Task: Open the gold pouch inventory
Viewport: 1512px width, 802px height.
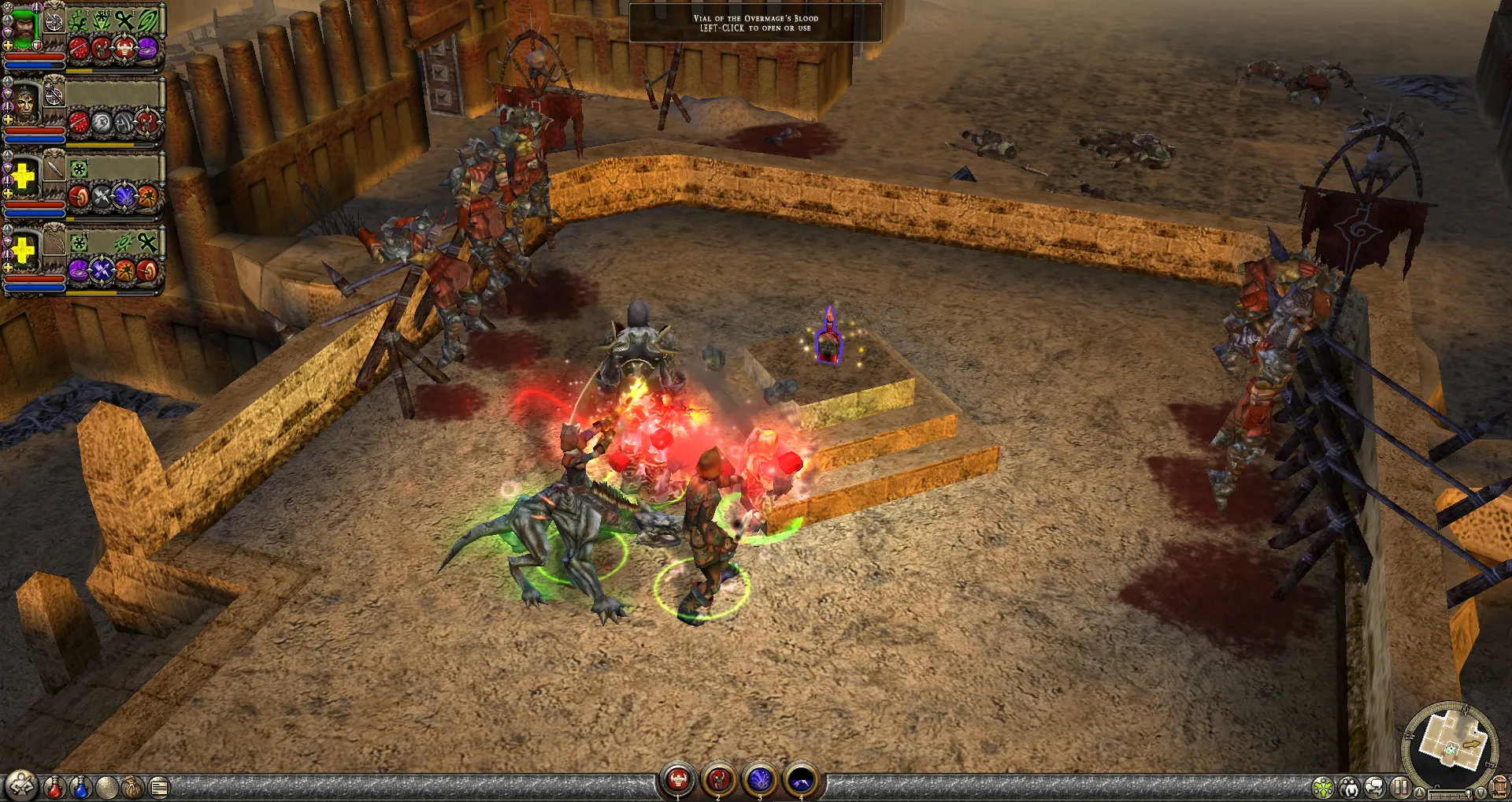Action: (133, 786)
